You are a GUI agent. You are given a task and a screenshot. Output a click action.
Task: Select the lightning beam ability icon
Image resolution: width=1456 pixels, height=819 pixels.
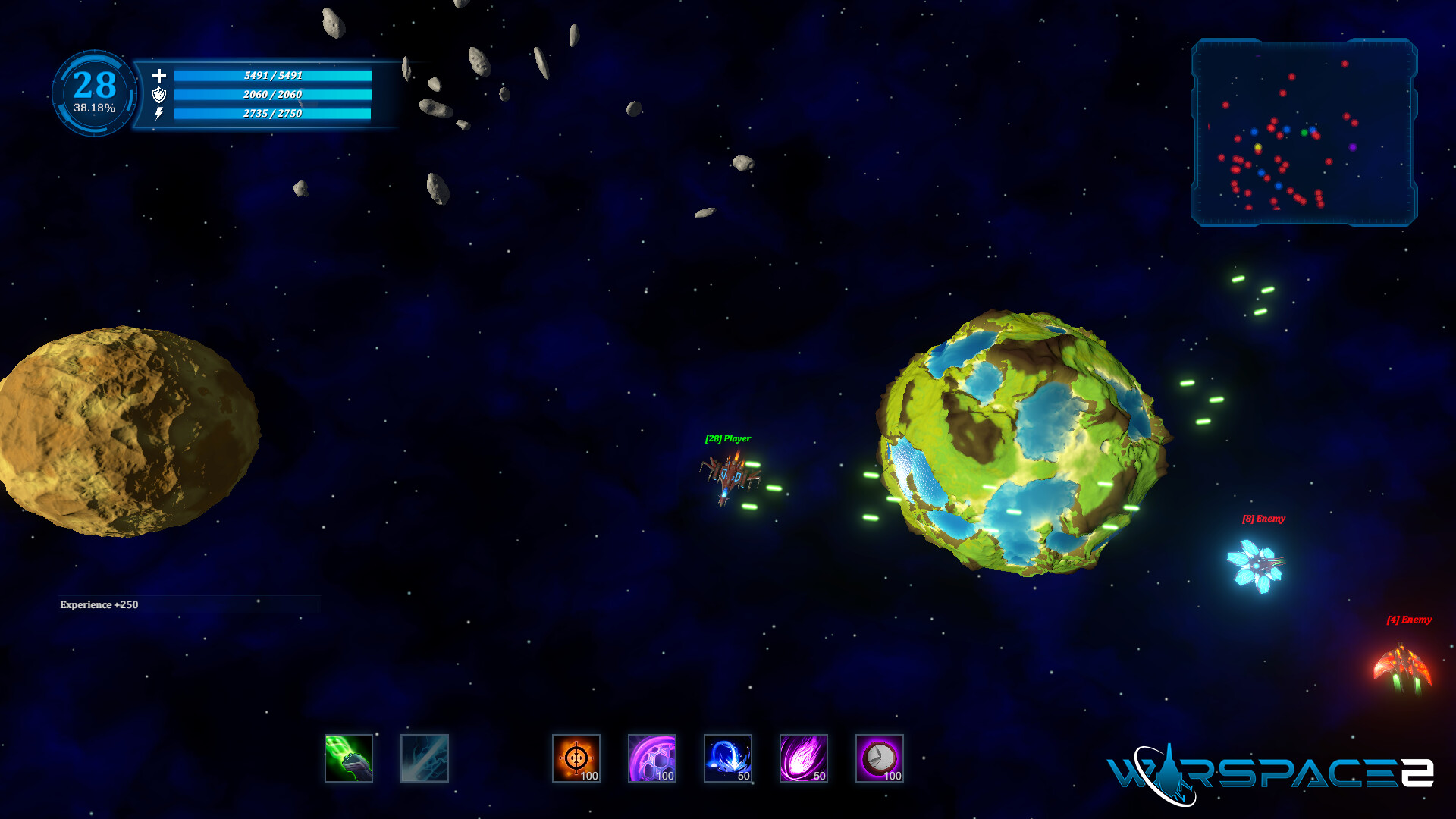pyautogui.click(x=425, y=758)
